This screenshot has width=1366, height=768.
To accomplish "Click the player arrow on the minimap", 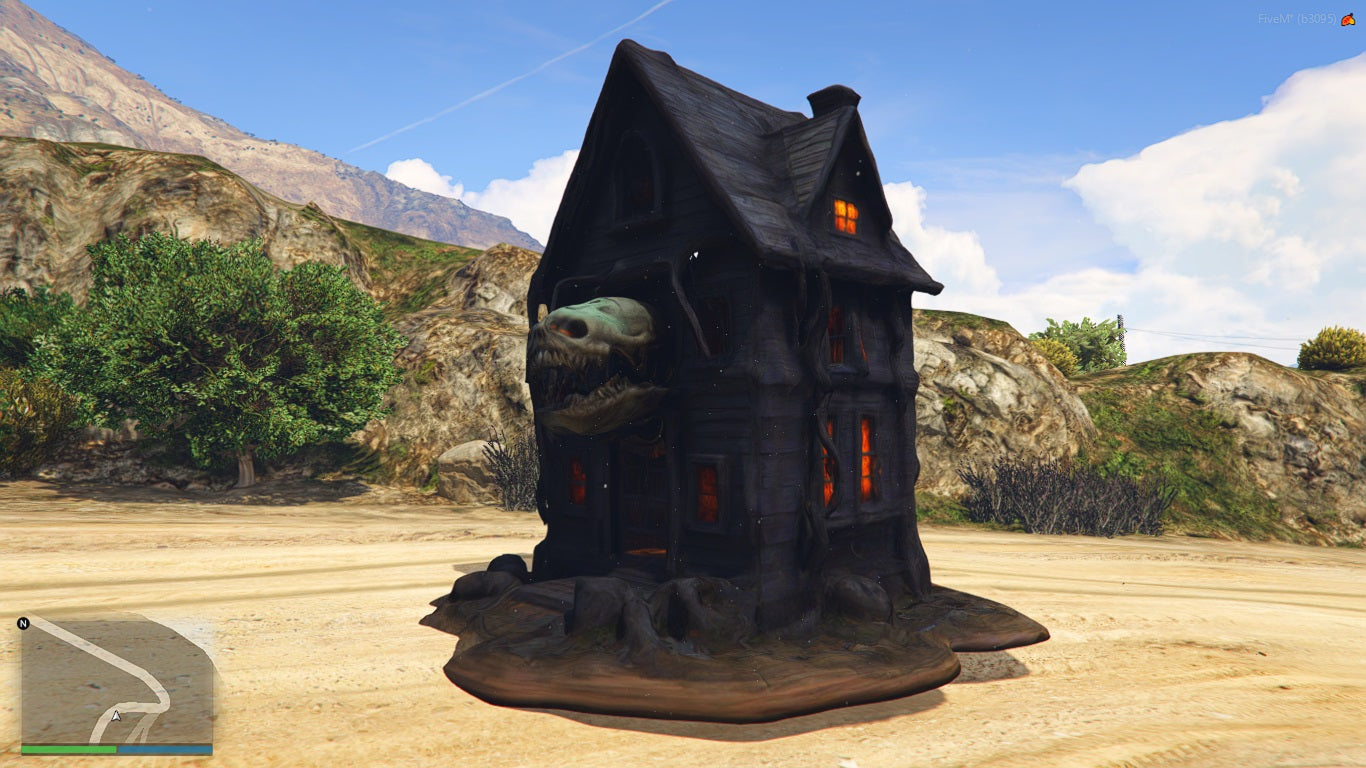I will (x=116, y=717).
